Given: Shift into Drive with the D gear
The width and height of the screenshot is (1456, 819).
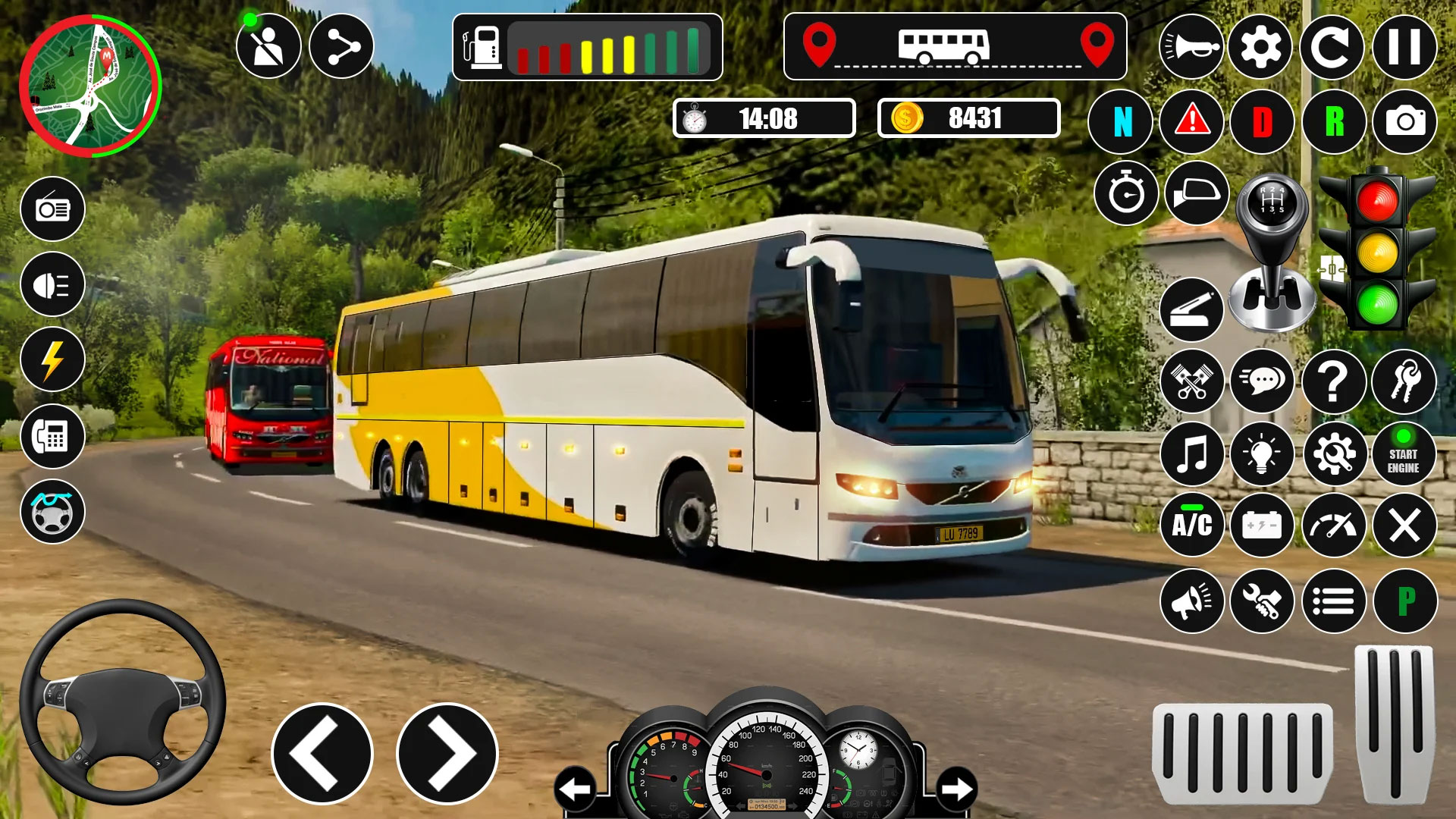Looking at the screenshot, I should coord(1263,121).
